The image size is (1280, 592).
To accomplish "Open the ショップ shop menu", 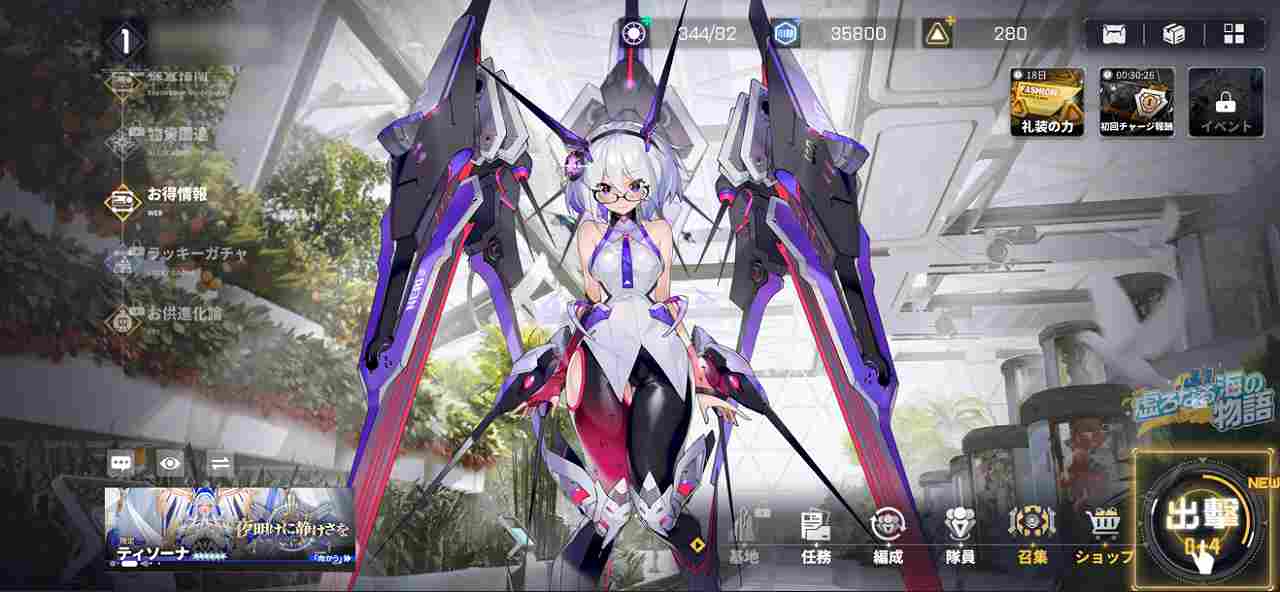I will click(1103, 535).
